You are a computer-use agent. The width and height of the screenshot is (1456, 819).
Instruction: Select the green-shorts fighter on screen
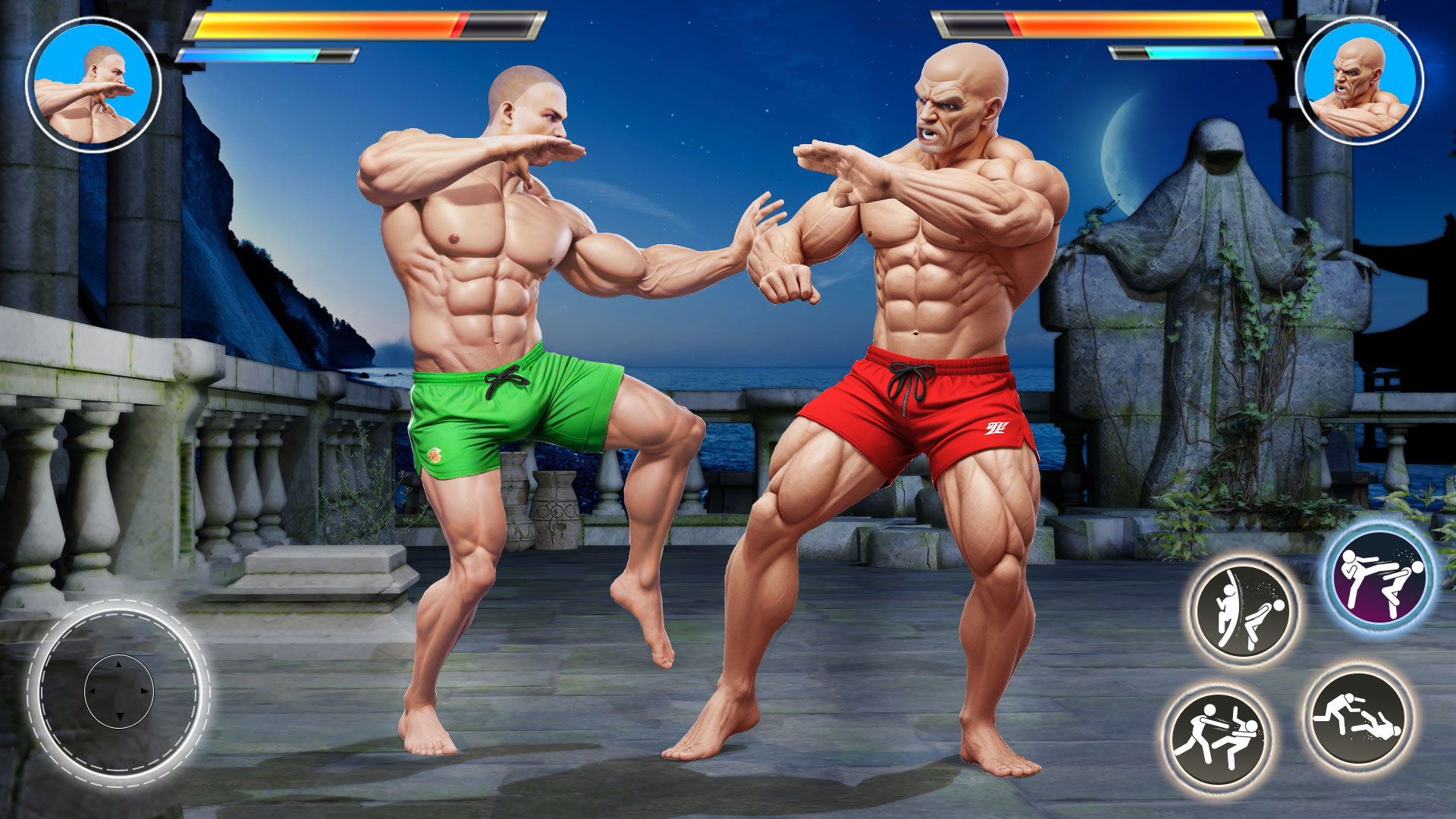point(493,318)
